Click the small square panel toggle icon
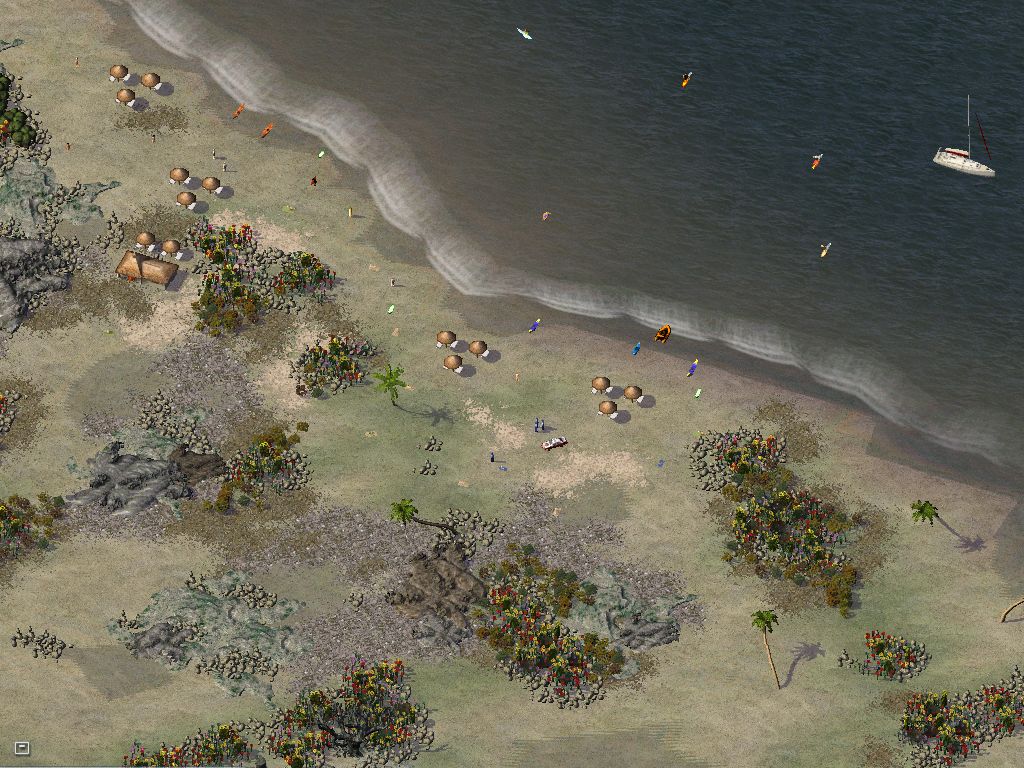 22,747
